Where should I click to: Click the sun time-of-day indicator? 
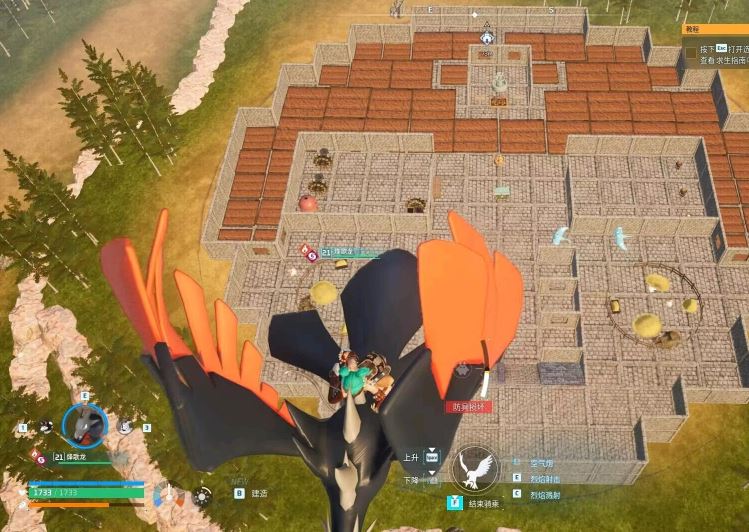coord(203,495)
